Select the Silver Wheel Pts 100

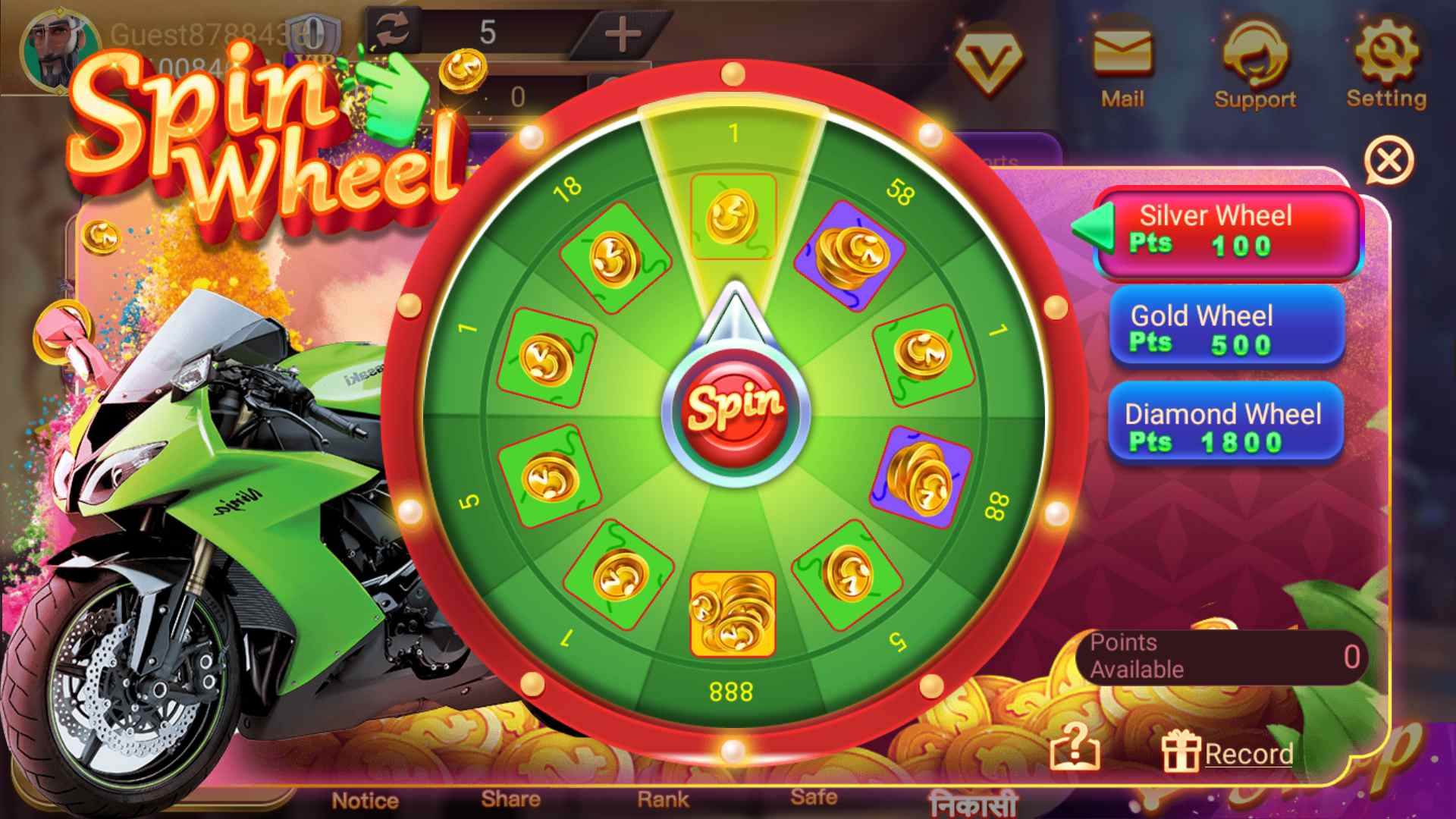pos(1226,231)
